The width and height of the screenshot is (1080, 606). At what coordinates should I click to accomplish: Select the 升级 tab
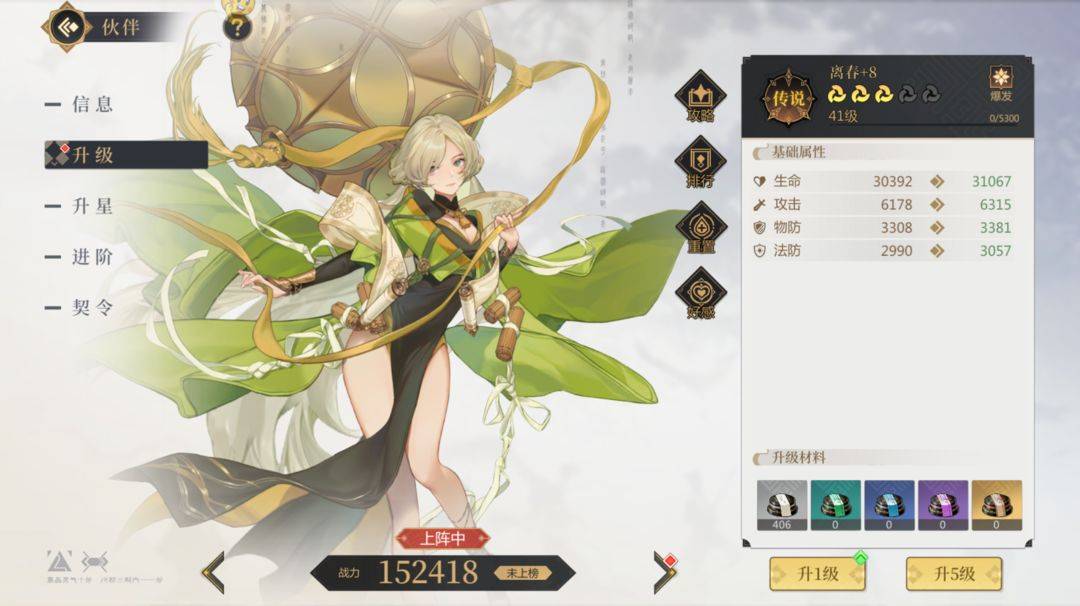point(92,155)
